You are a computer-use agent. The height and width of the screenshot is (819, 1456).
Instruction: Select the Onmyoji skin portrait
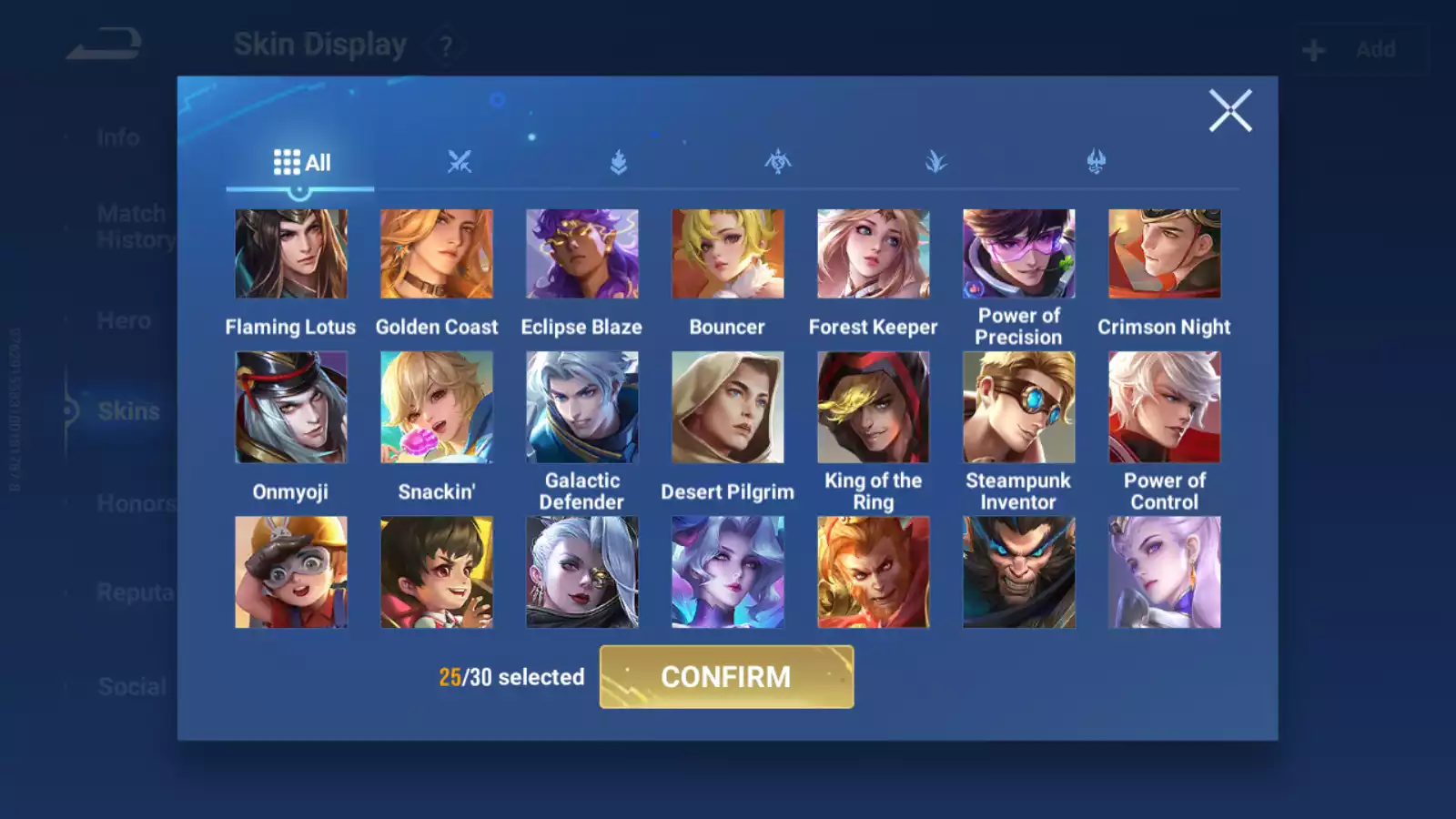pyautogui.click(x=291, y=408)
